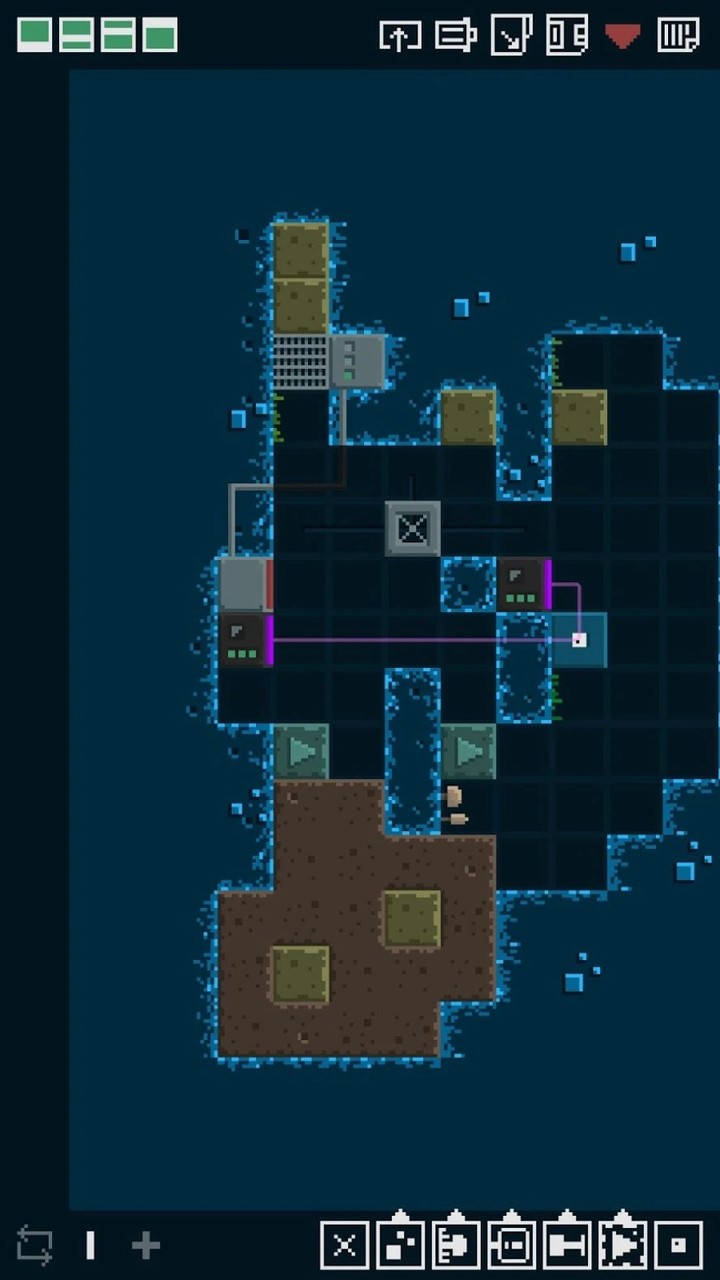Select the white vertical bar indicator
Viewport: 720px width, 1280px height.
pos(91,1245)
